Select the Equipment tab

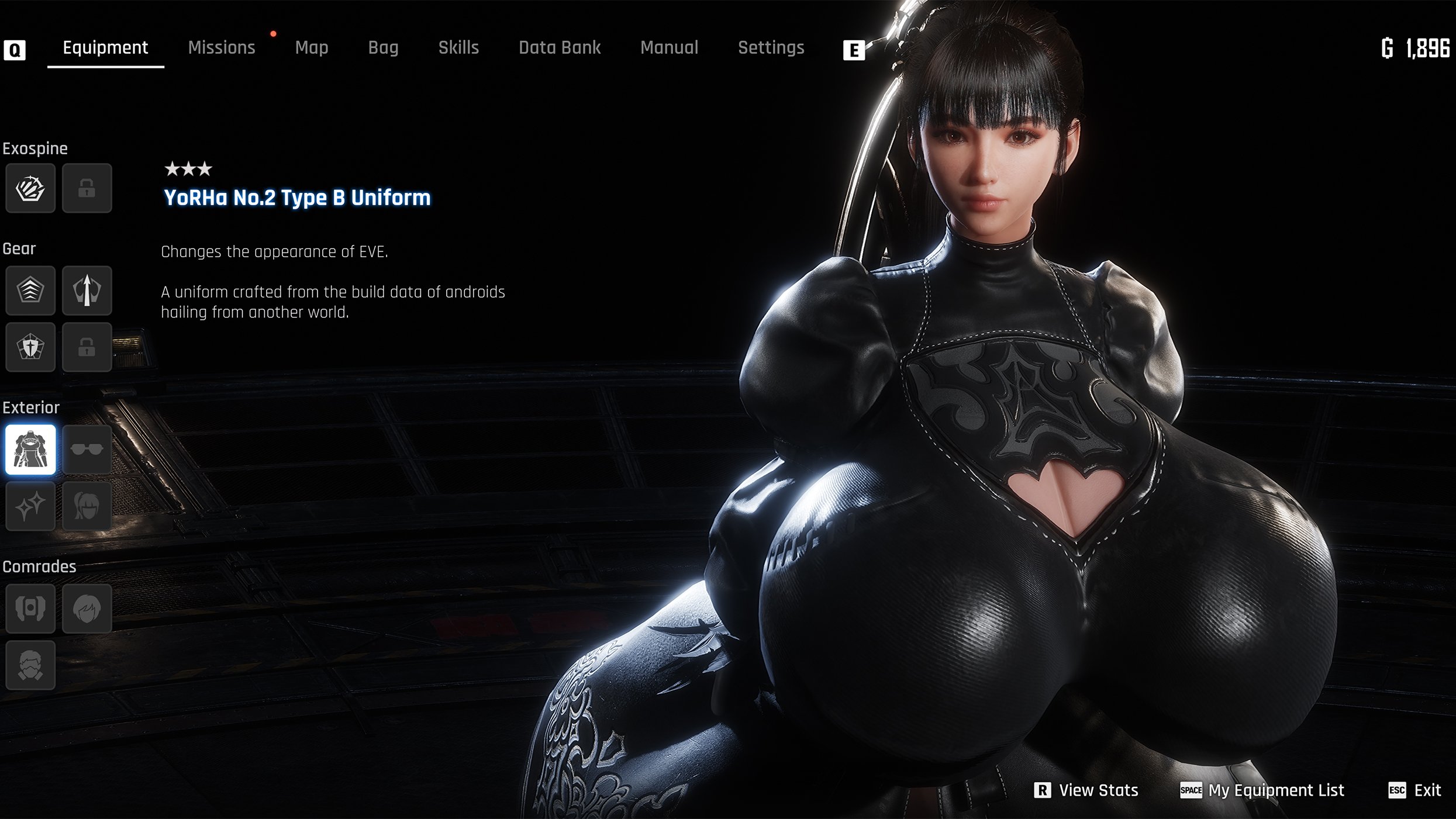coord(105,48)
